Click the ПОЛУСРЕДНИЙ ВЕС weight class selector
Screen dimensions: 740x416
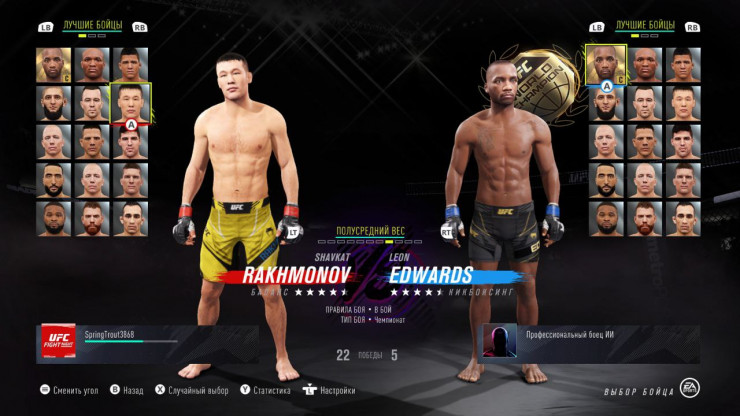click(369, 229)
